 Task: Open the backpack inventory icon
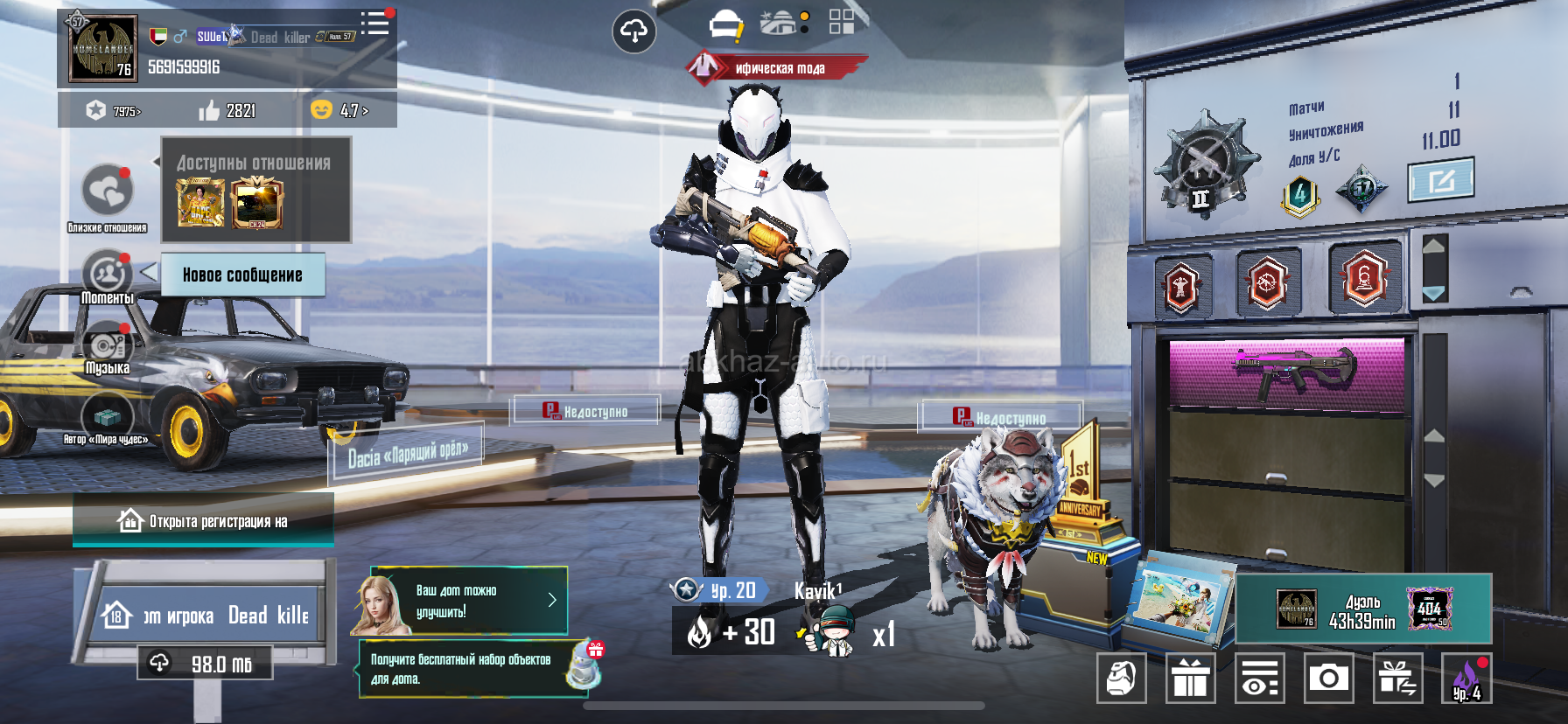(x=1121, y=678)
